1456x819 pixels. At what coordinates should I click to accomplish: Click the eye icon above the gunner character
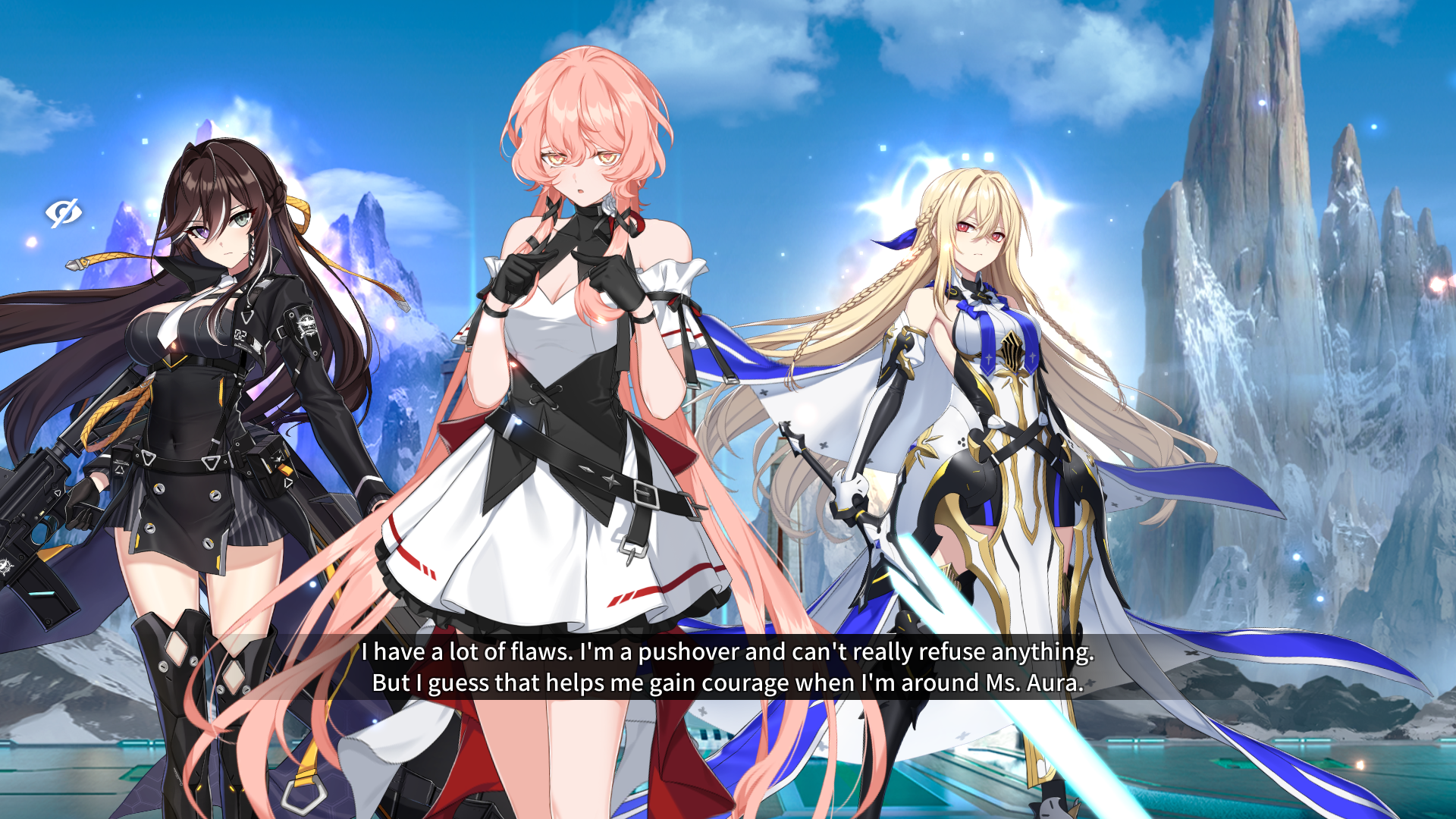pyautogui.click(x=64, y=213)
